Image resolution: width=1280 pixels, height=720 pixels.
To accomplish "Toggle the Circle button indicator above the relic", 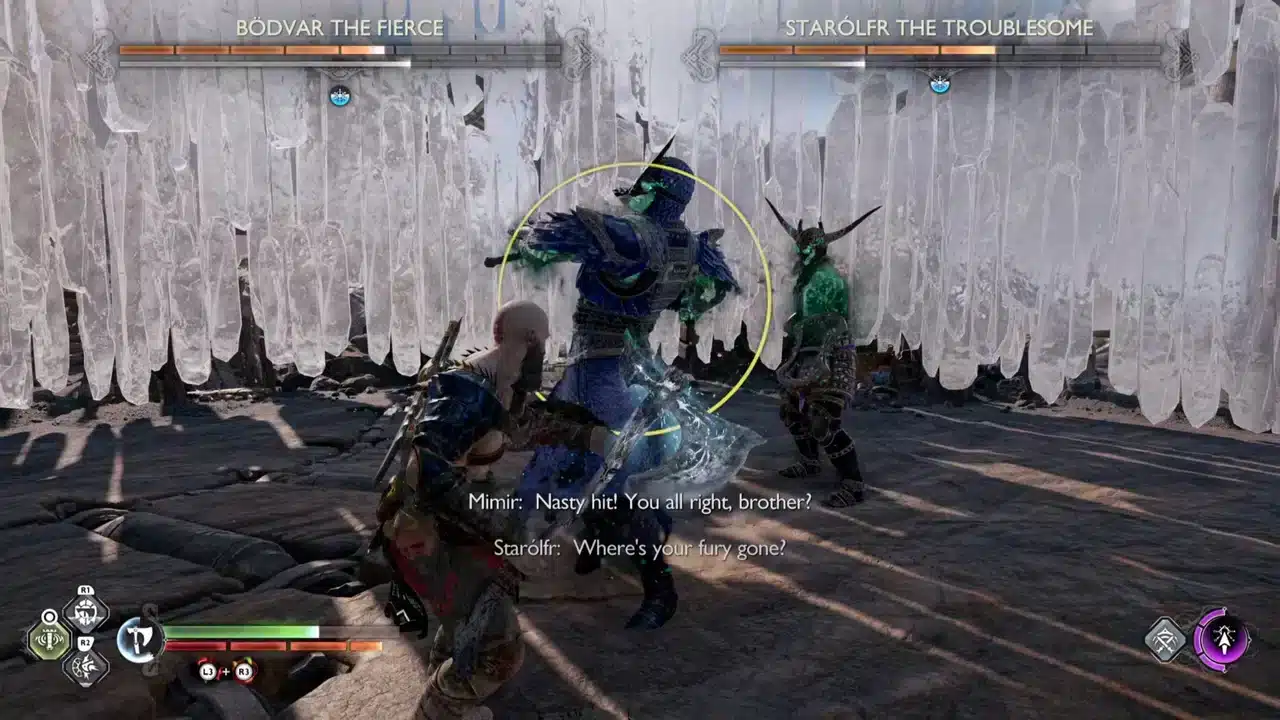I will click(x=49, y=616).
